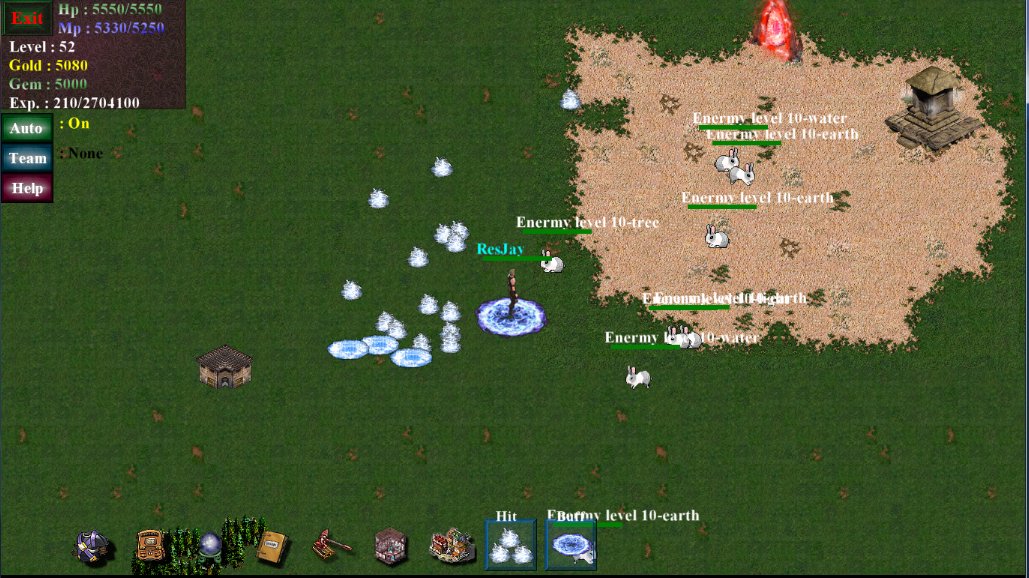Open the Team panel
The width and height of the screenshot is (1029, 578).
tap(27, 158)
